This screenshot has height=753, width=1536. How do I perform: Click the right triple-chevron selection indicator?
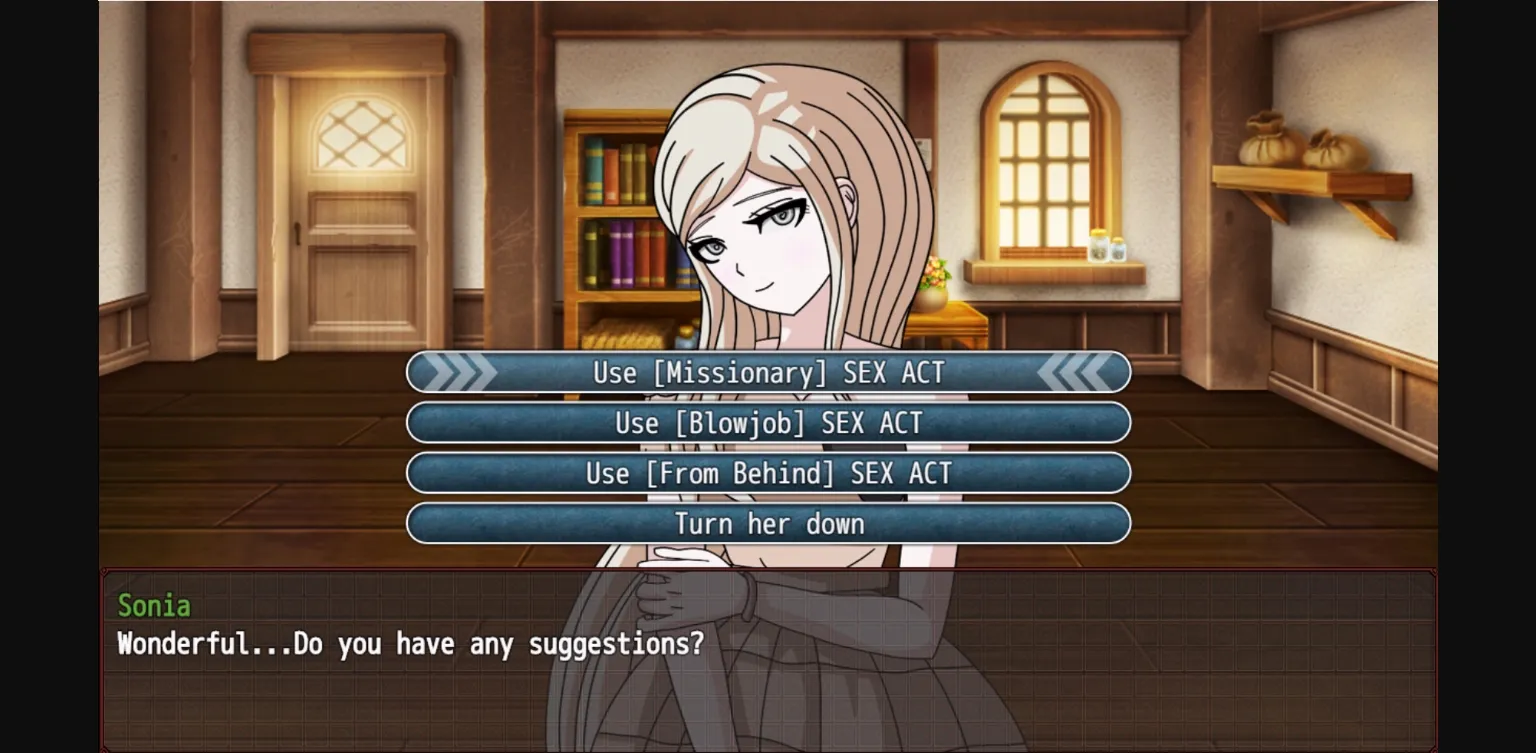coord(1077,371)
